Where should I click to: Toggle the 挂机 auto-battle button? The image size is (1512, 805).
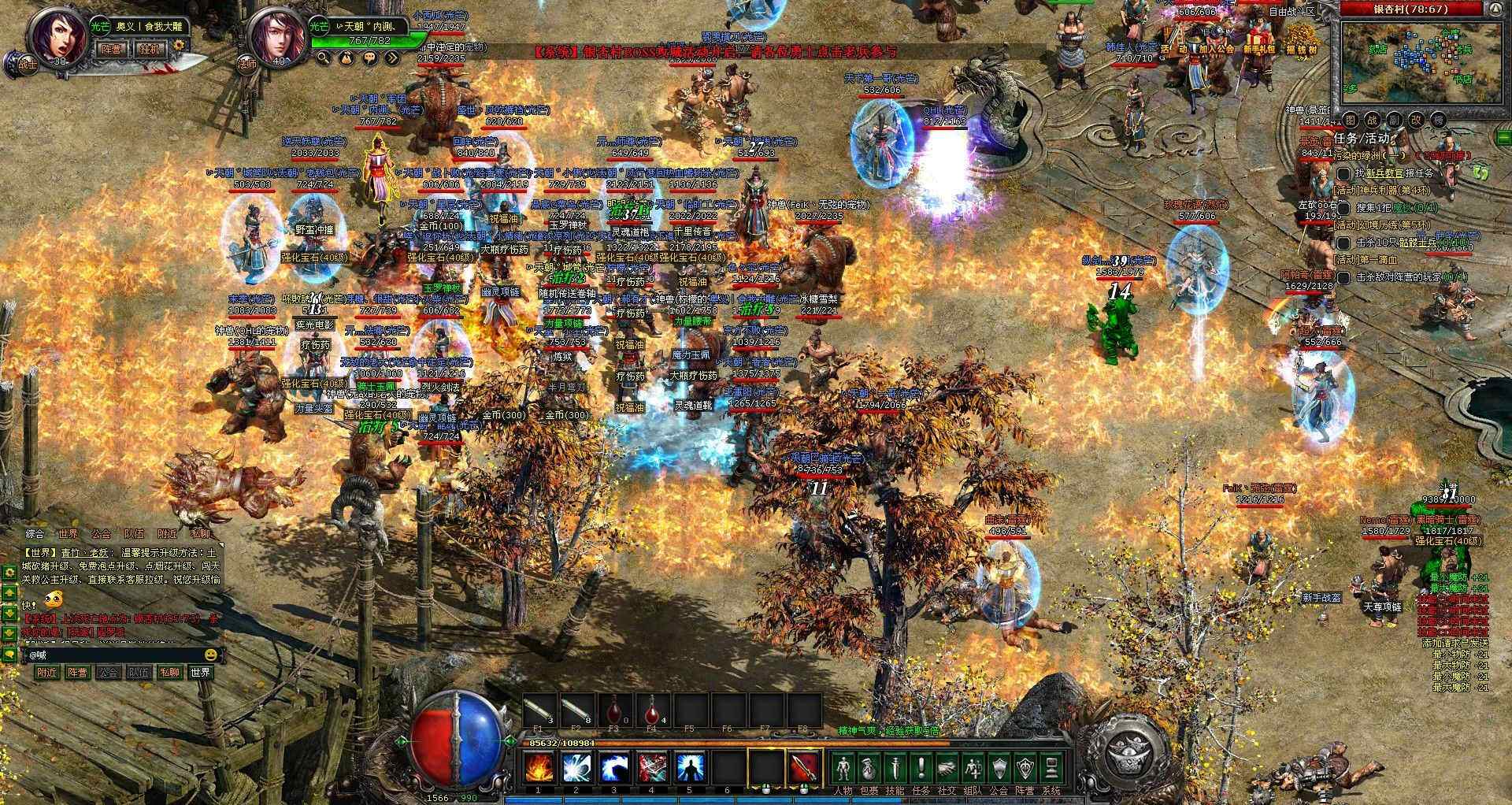click(x=151, y=48)
